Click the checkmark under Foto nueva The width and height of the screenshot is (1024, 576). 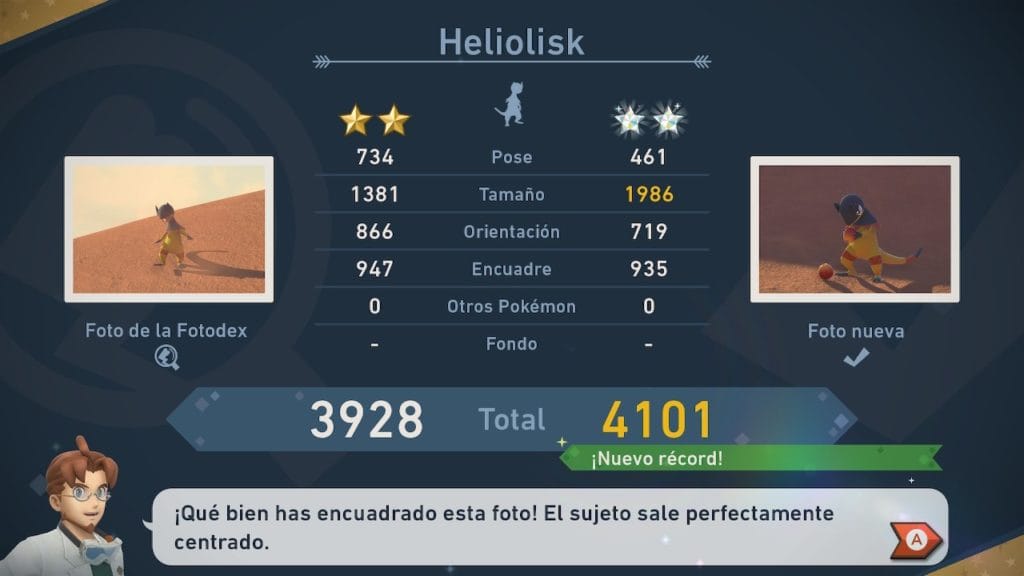(855, 357)
